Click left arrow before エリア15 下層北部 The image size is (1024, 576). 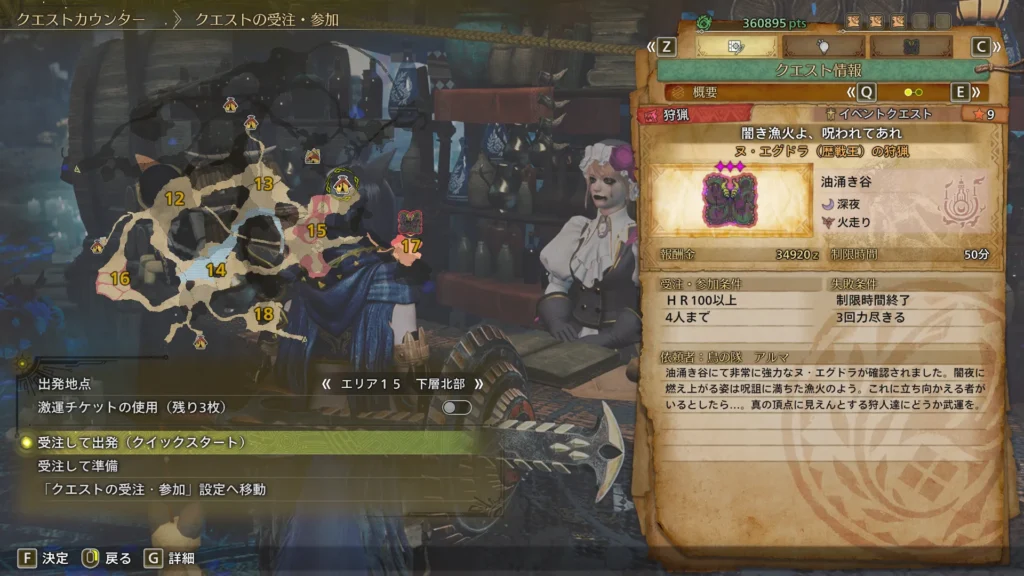click(x=325, y=383)
